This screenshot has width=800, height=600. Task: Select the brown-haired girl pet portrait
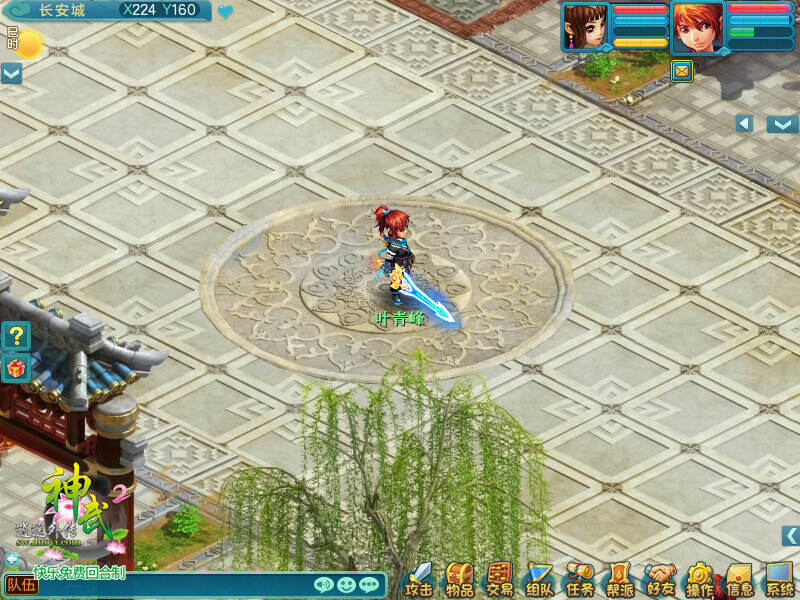pos(586,27)
